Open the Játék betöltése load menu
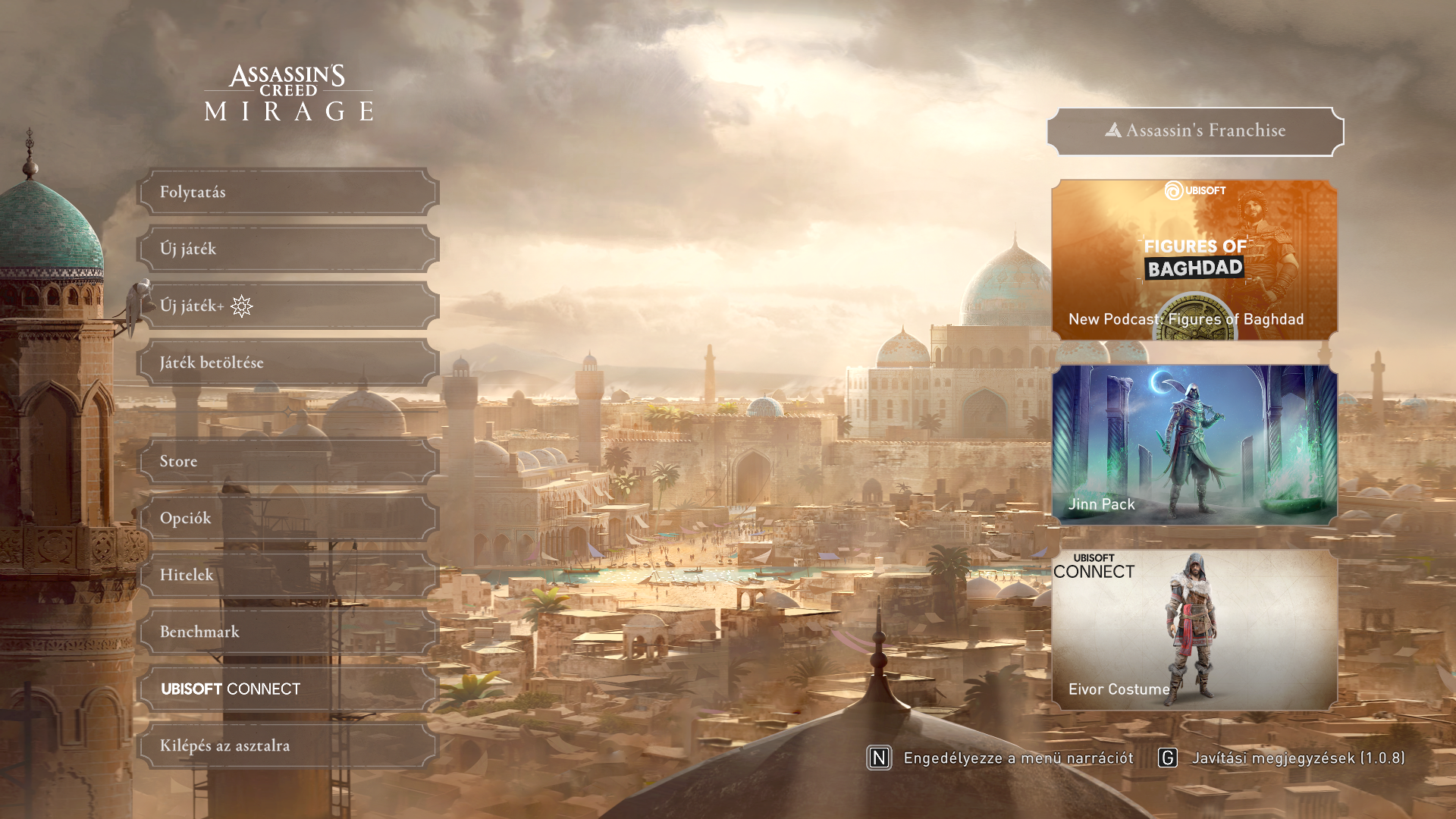Image resolution: width=1456 pixels, height=819 pixels. pyautogui.click(x=288, y=363)
